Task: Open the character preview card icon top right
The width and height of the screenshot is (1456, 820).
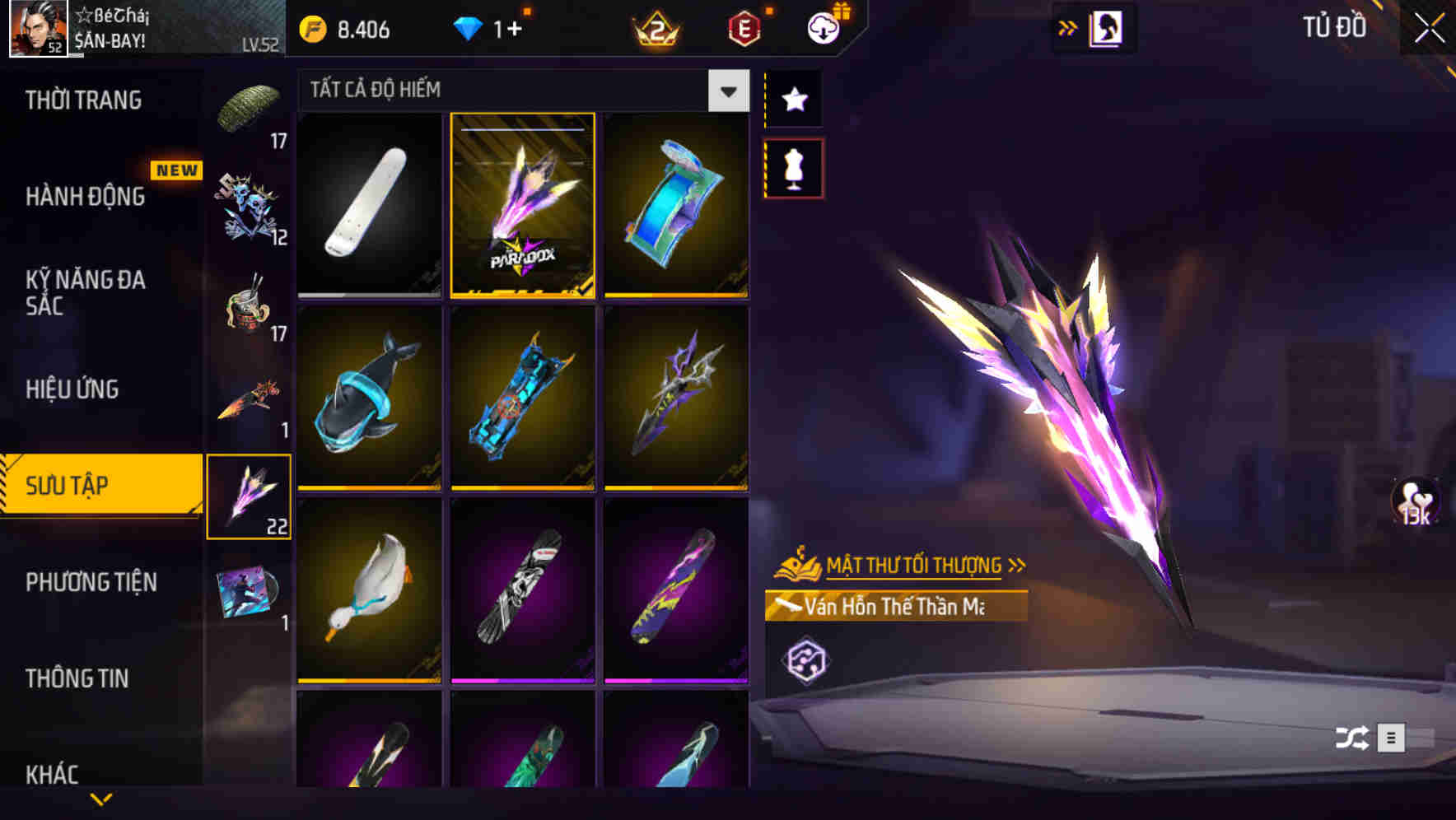Action: (1106, 26)
